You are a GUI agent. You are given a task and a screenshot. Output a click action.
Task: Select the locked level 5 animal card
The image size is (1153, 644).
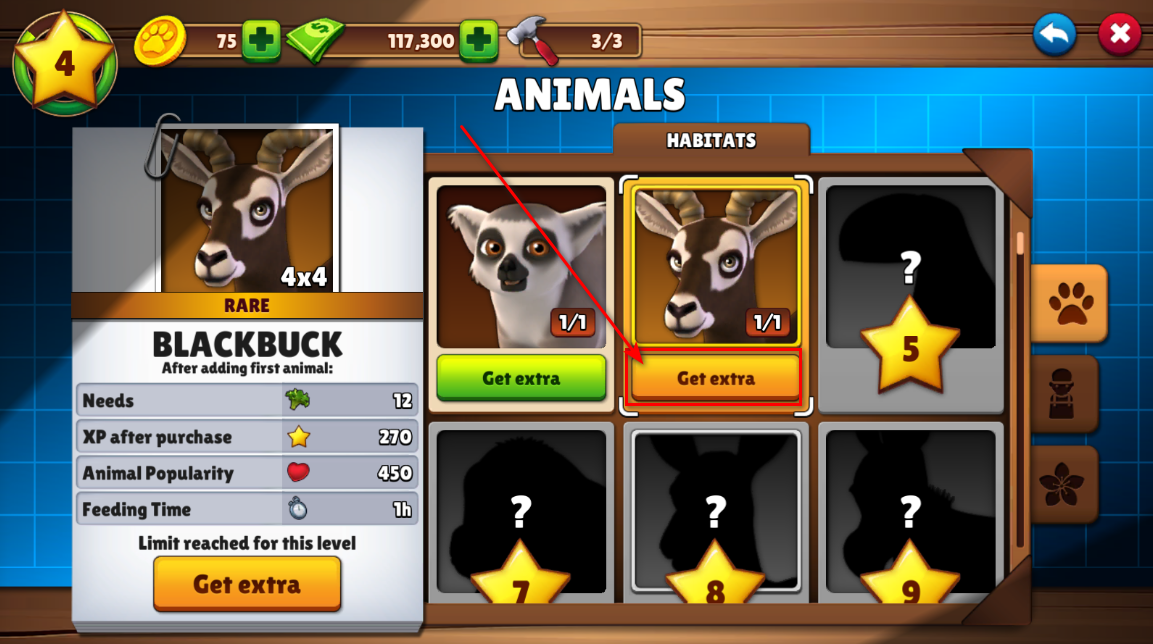click(910, 295)
